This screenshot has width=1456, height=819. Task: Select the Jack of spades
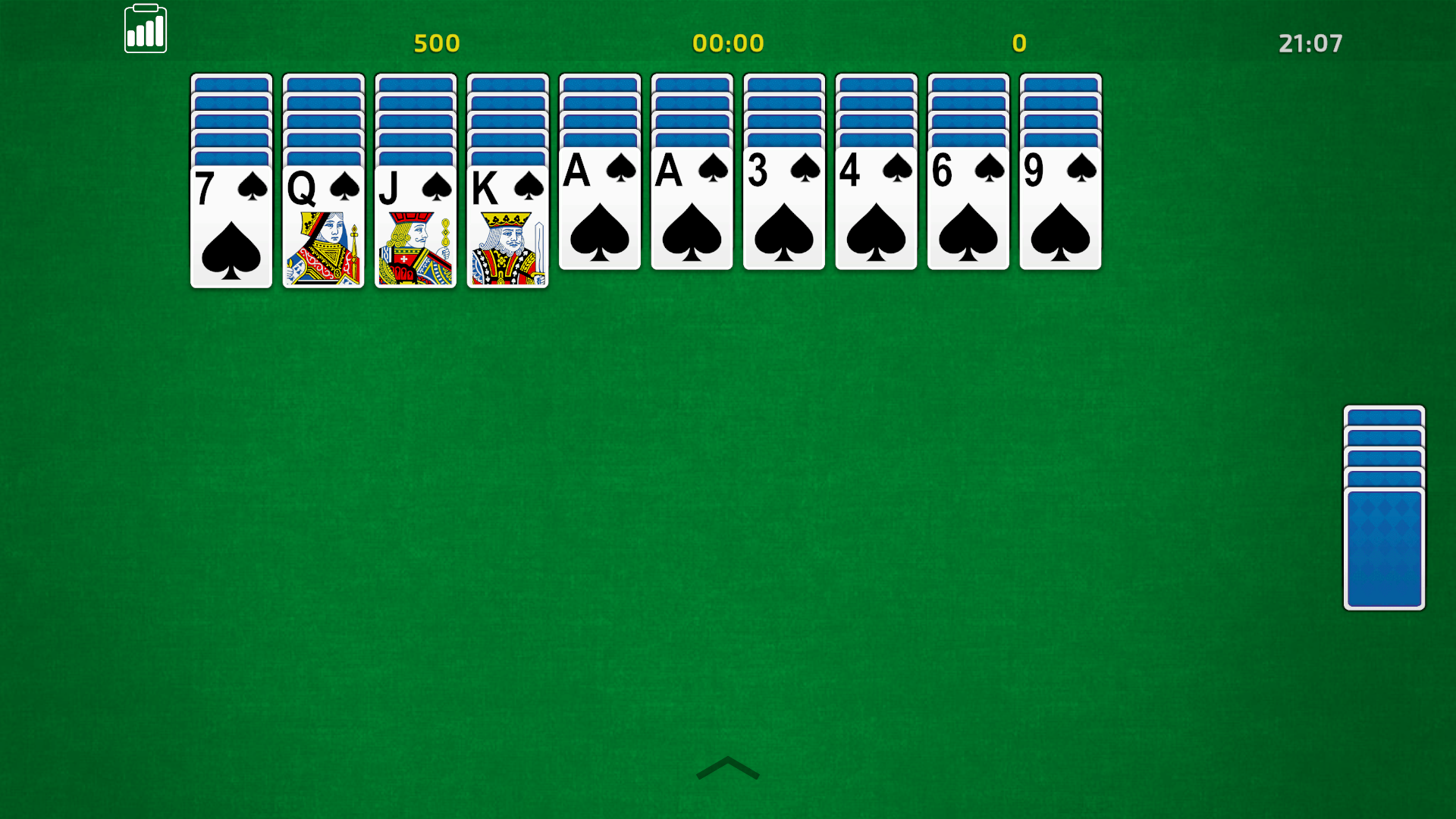point(416,227)
